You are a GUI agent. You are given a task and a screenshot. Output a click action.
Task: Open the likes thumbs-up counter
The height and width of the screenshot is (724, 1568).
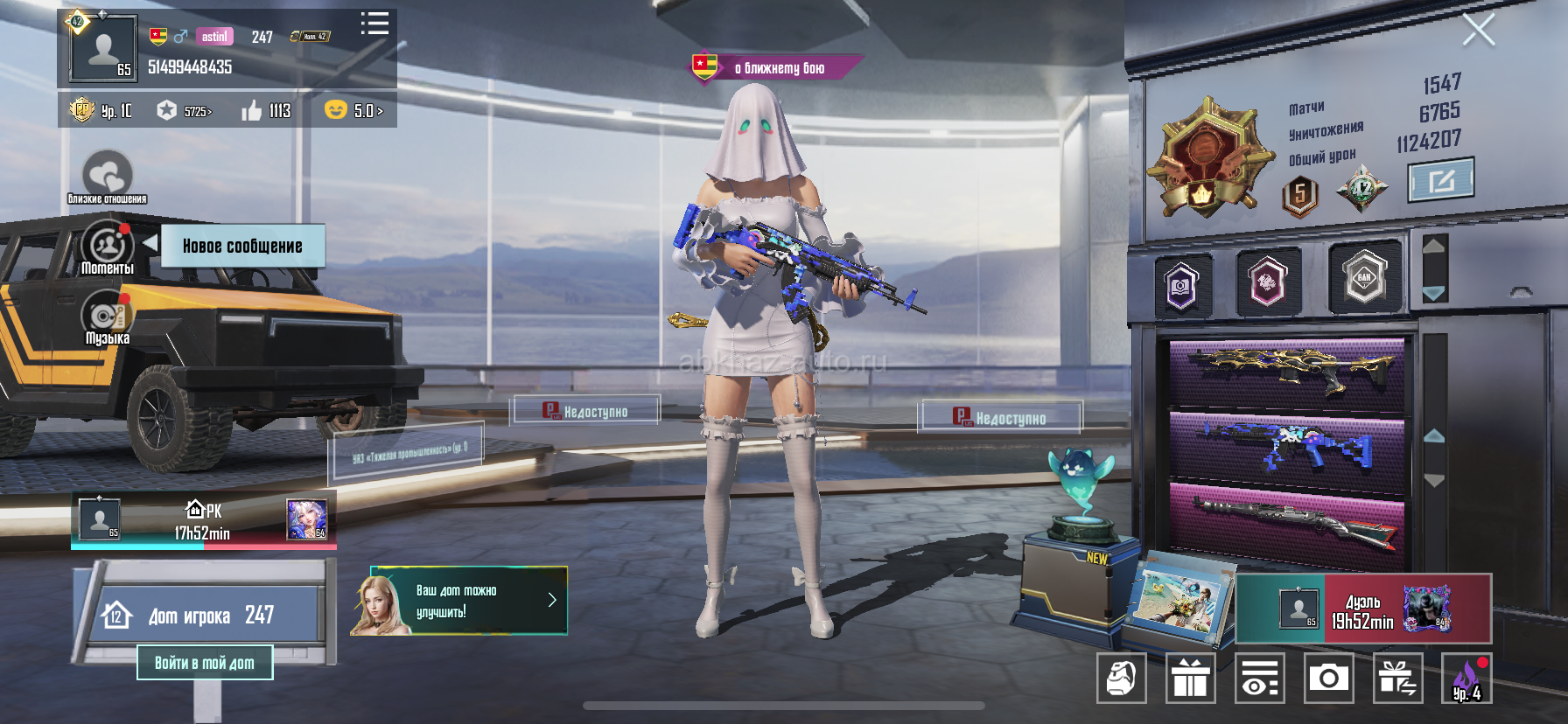[x=266, y=111]
